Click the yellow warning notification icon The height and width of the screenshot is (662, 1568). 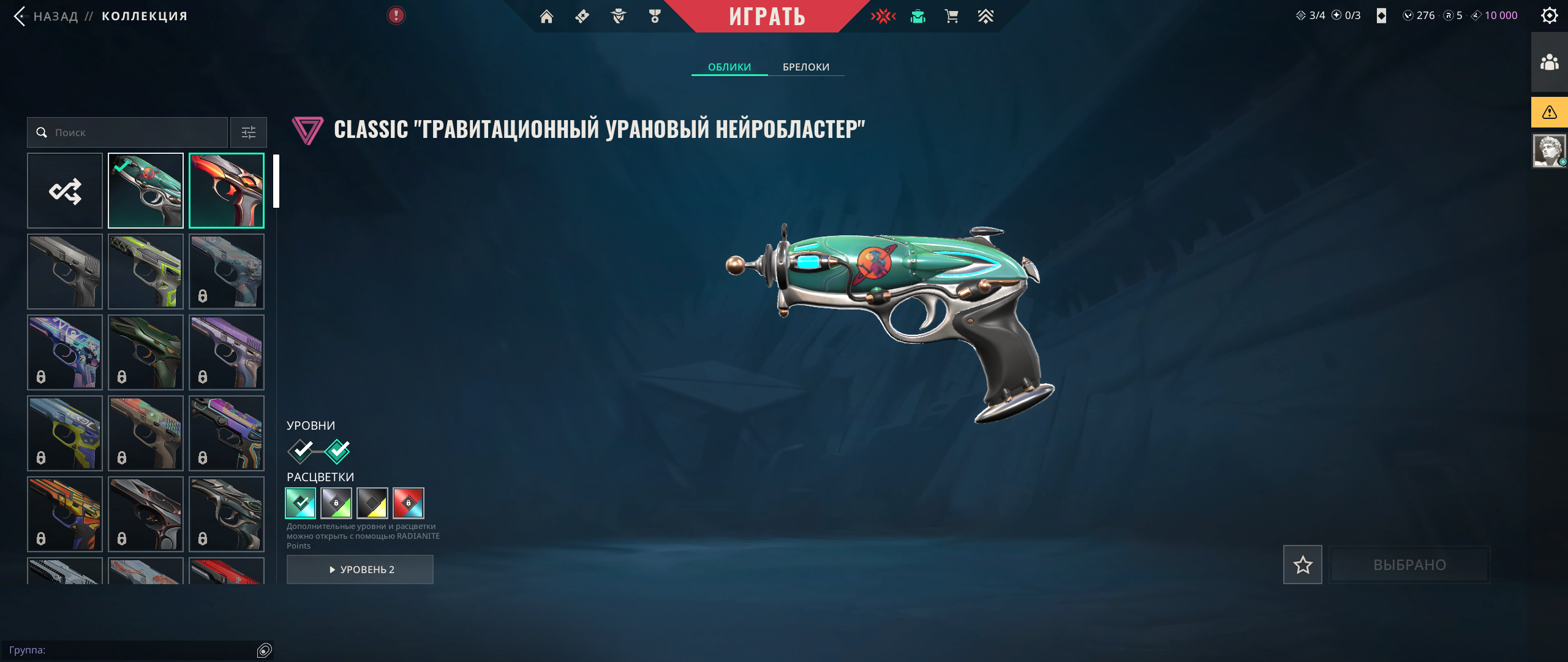(1549, 112)
